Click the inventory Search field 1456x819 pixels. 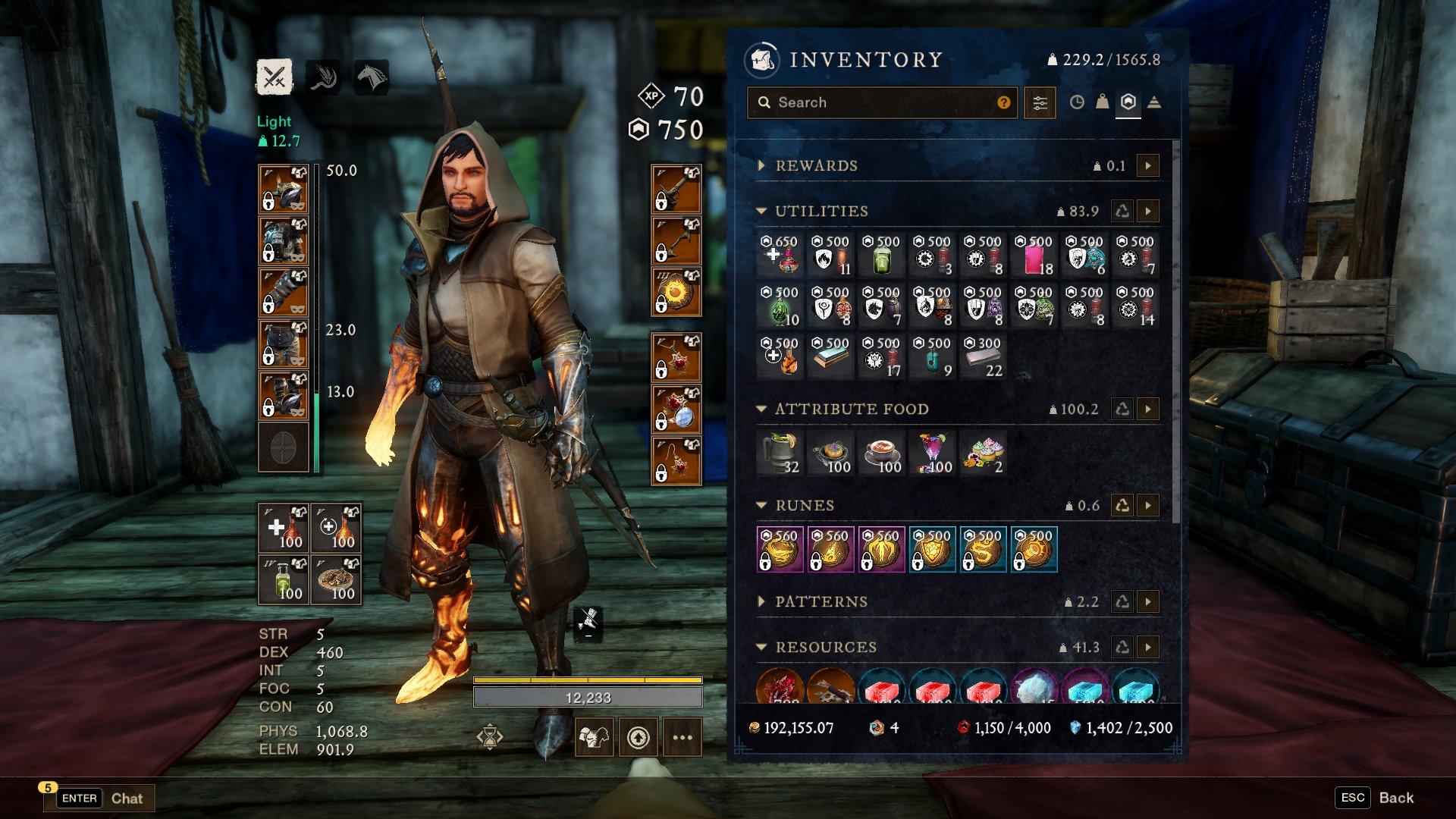point(880,102)
